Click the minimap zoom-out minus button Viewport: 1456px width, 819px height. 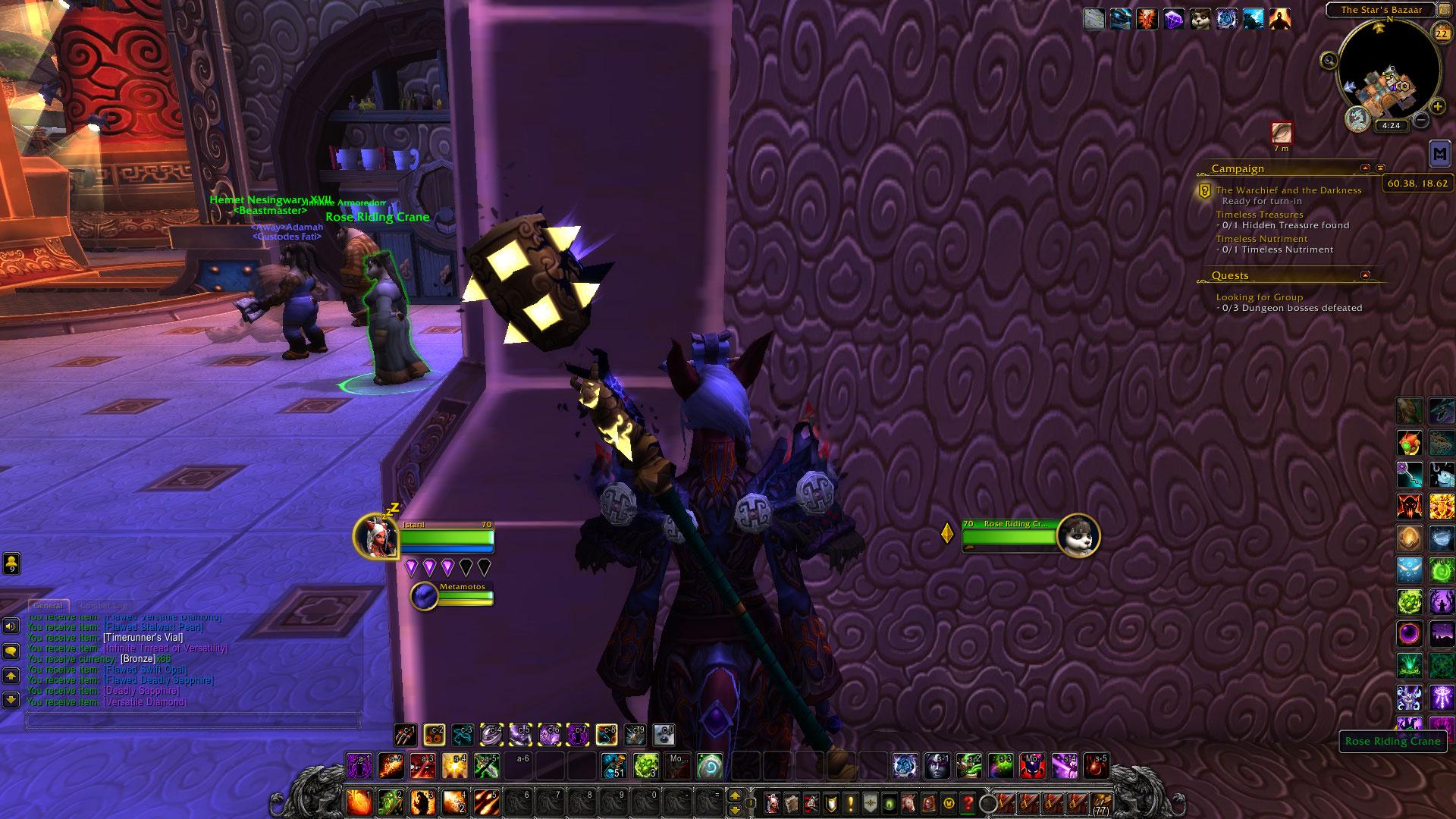point(1421,121)
